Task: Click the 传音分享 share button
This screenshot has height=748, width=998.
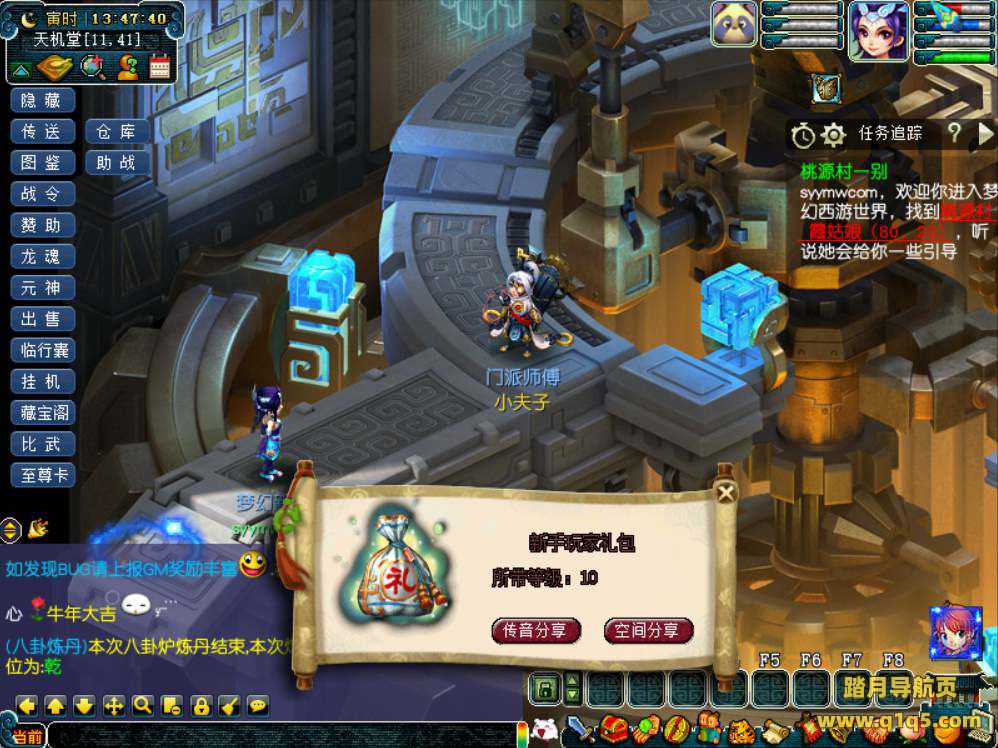Action: (x=536, y=630)
